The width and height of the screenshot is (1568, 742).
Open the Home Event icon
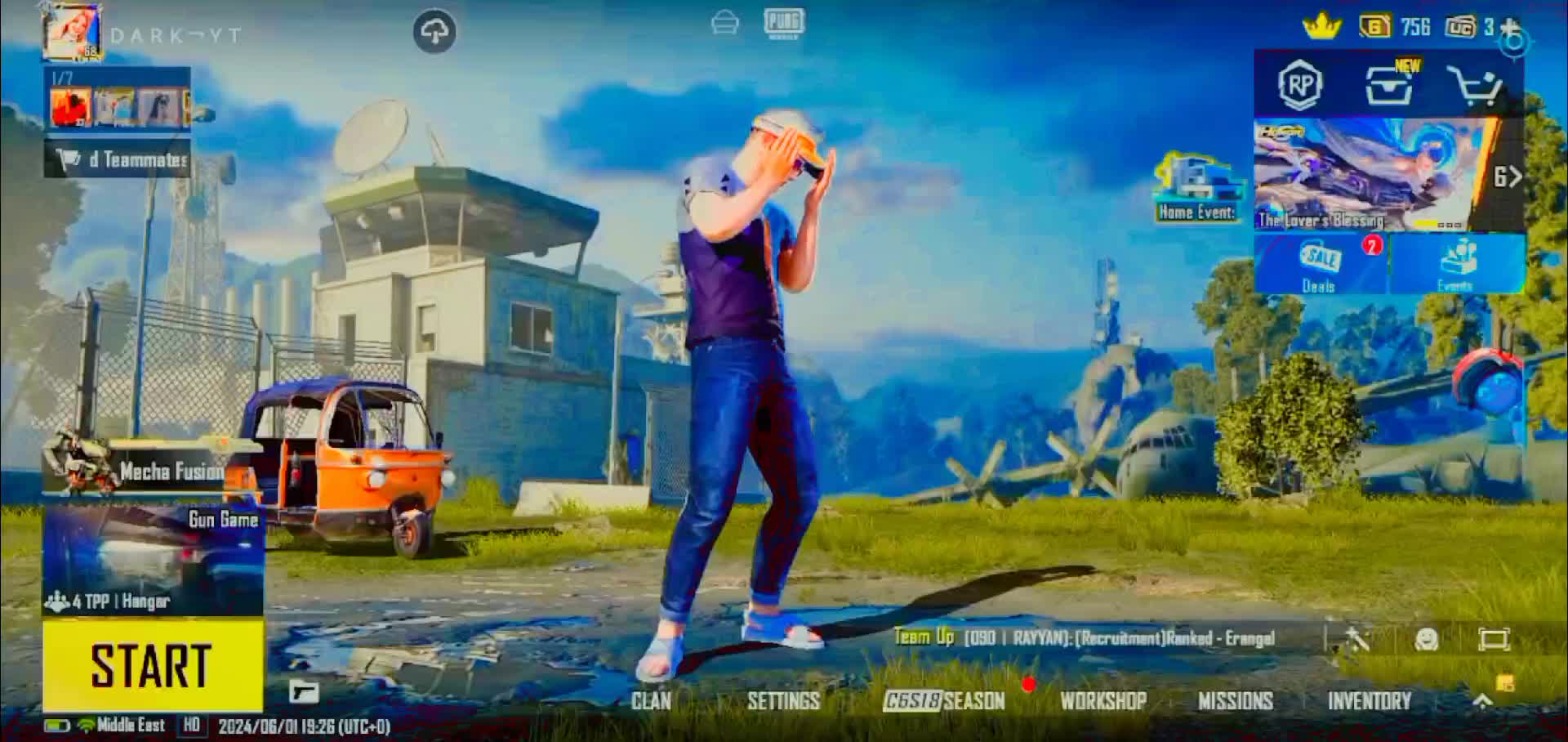click(x=1197, y=188)
